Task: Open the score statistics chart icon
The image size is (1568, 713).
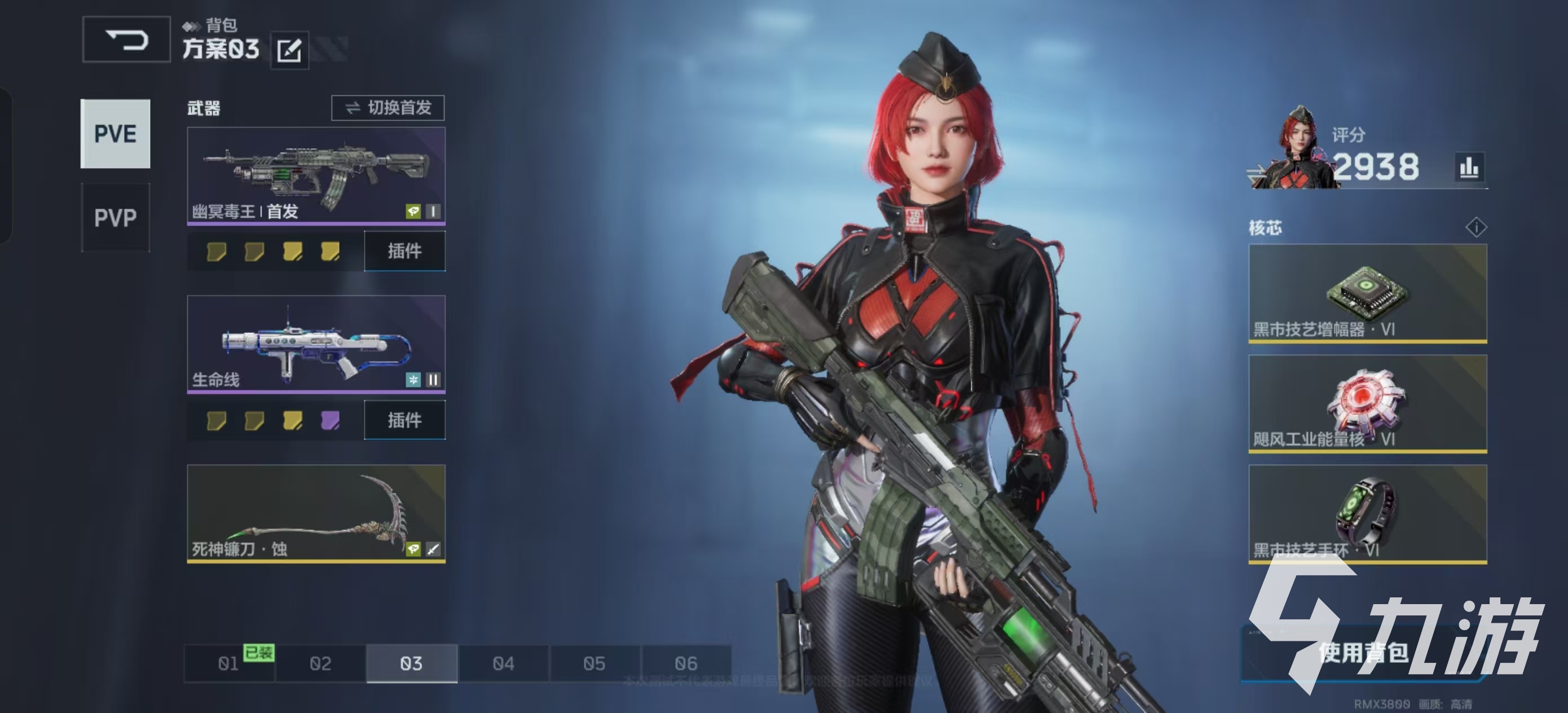Action: pos(1469,167)
